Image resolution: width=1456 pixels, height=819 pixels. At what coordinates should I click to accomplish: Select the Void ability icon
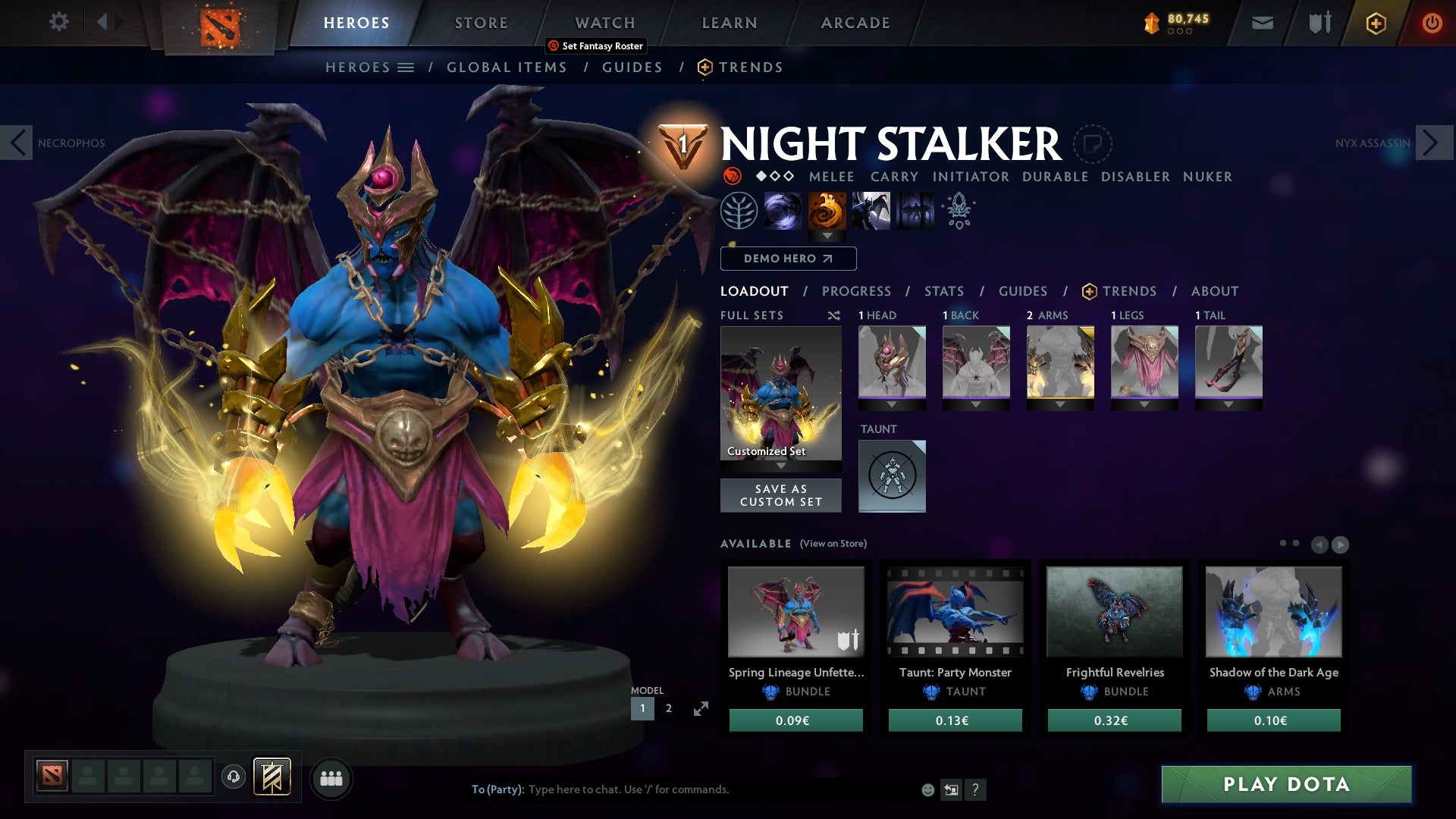click(x=781, y=211)
